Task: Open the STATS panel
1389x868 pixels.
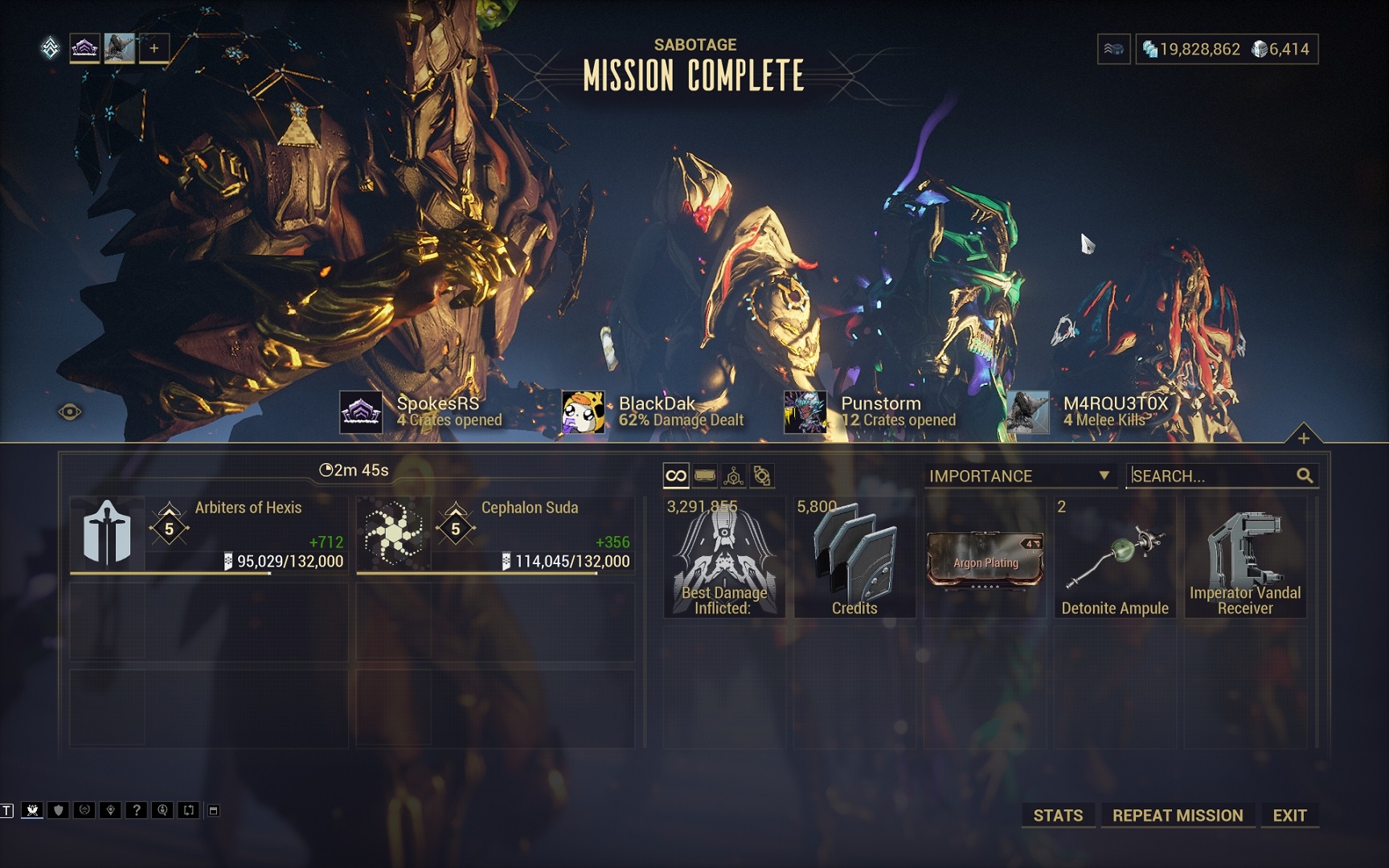Action: click(1057, 815)
